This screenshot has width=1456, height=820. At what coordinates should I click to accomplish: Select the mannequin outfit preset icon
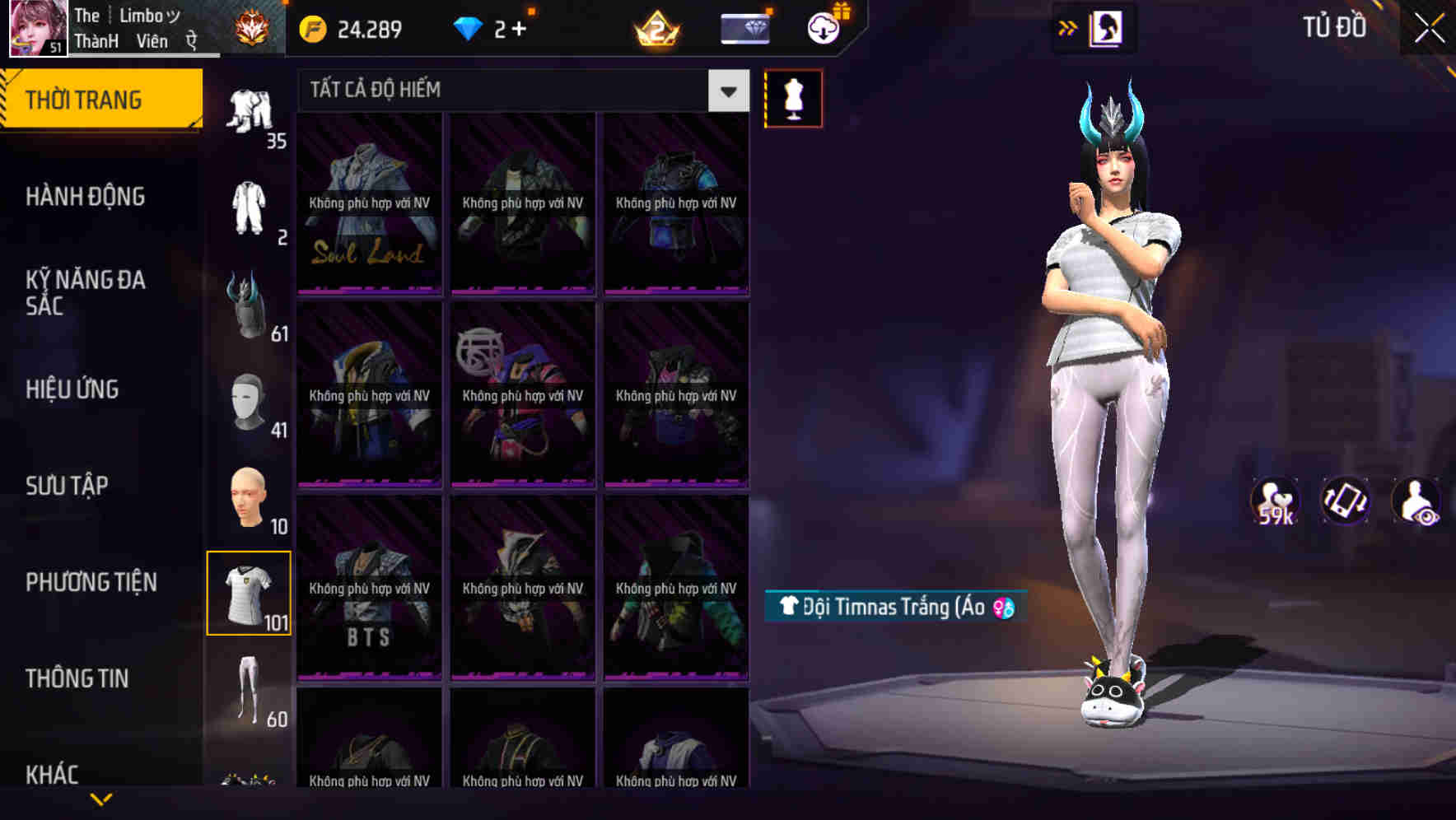tap(793, 97)
